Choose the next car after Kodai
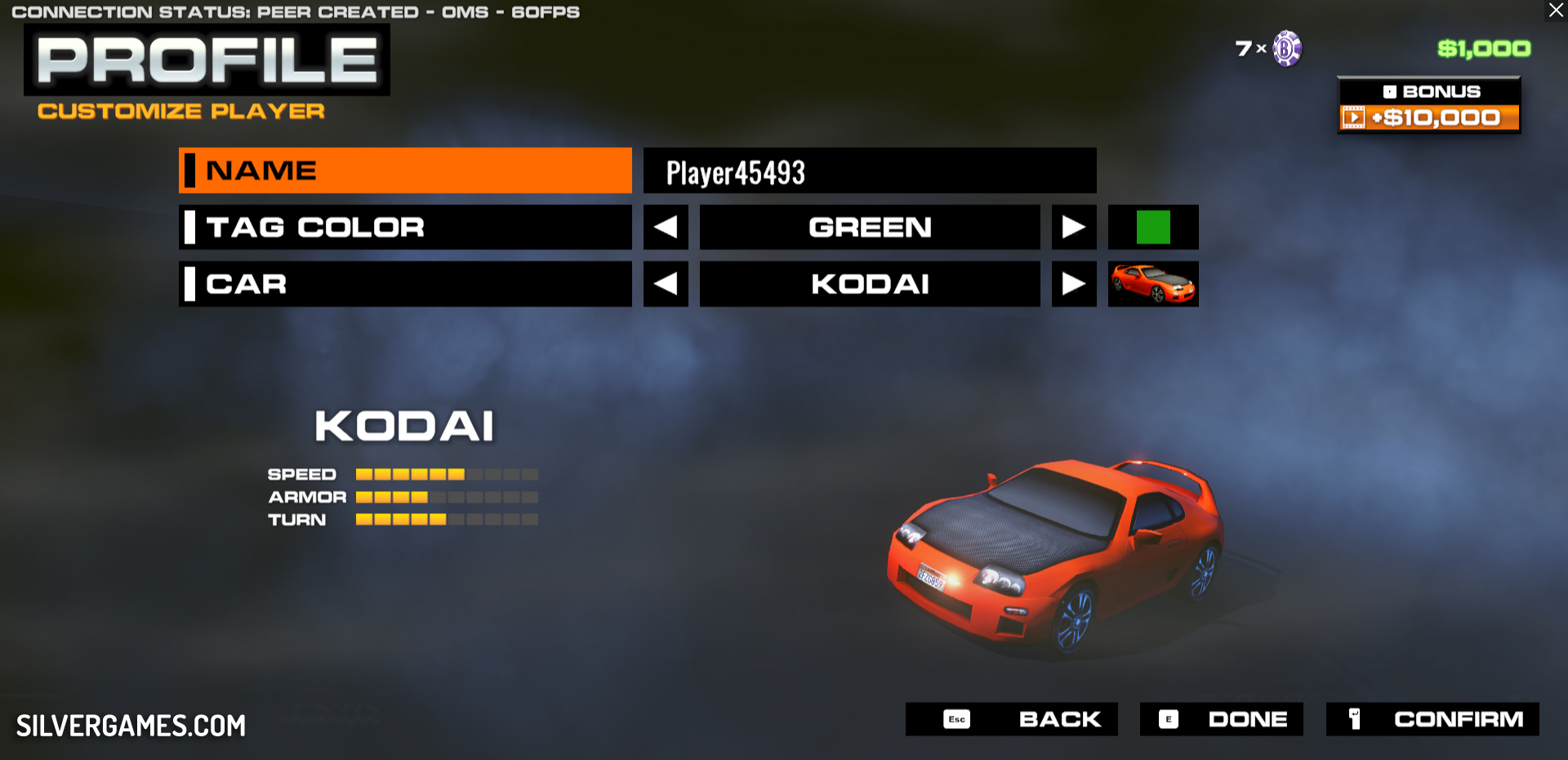Screen dimensions: 1568x760 (x=1074, y=284)
